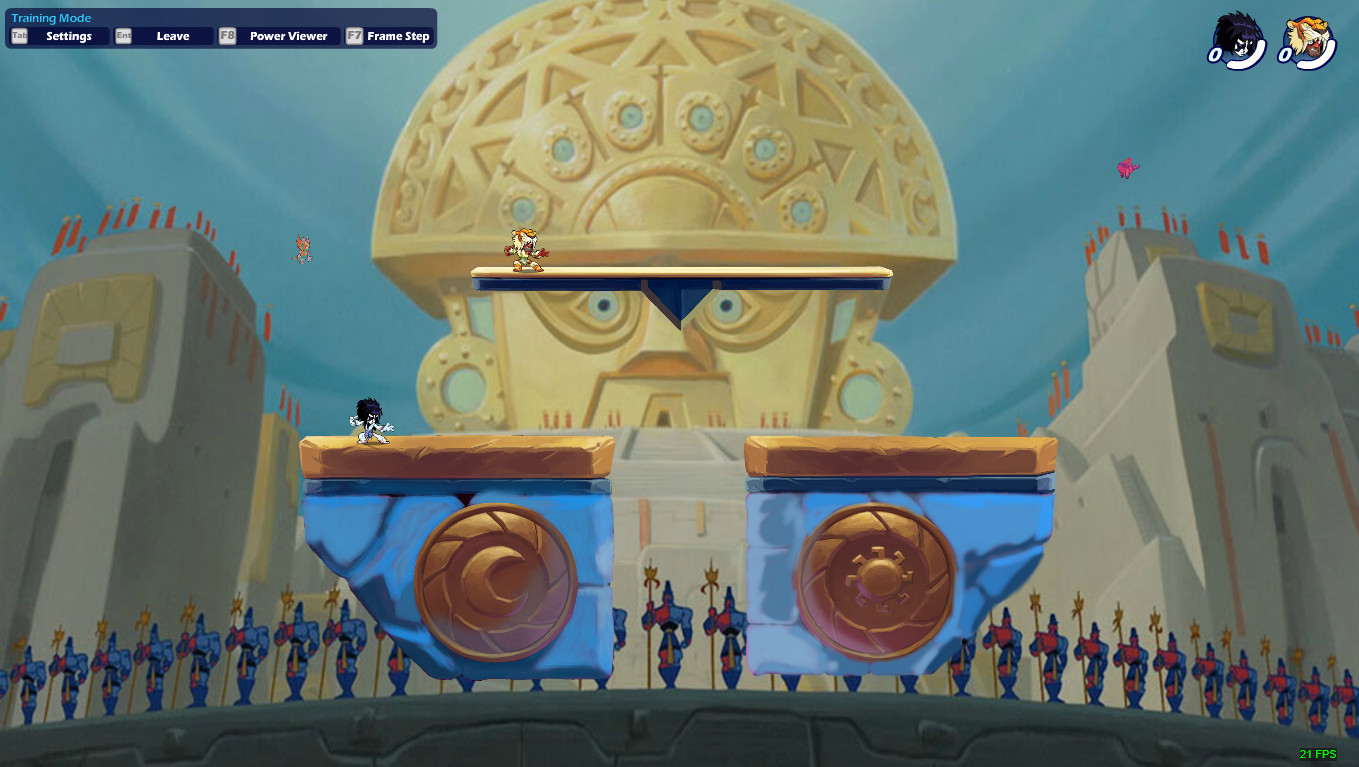Image resolution: width=1359 pixels, height=767 pixels.
Task: Click the F8 key icon for Power Viewer
Action: [x=225, y=35]
